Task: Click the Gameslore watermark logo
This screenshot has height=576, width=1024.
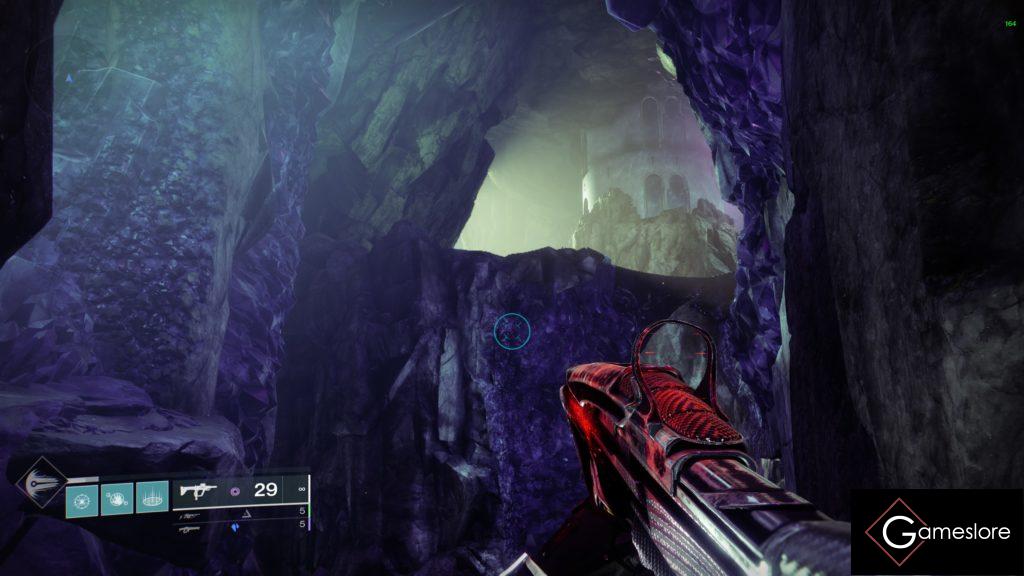Action: 937,532
